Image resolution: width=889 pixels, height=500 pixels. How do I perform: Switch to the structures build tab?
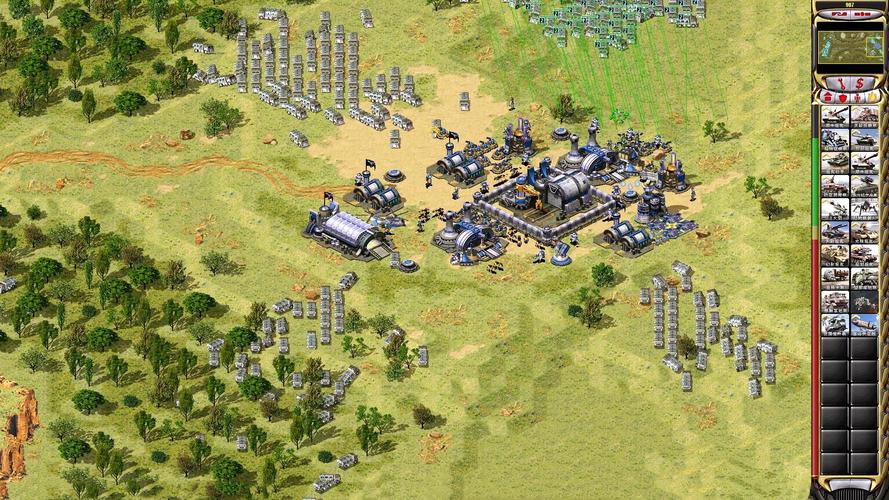pos(827,97)
